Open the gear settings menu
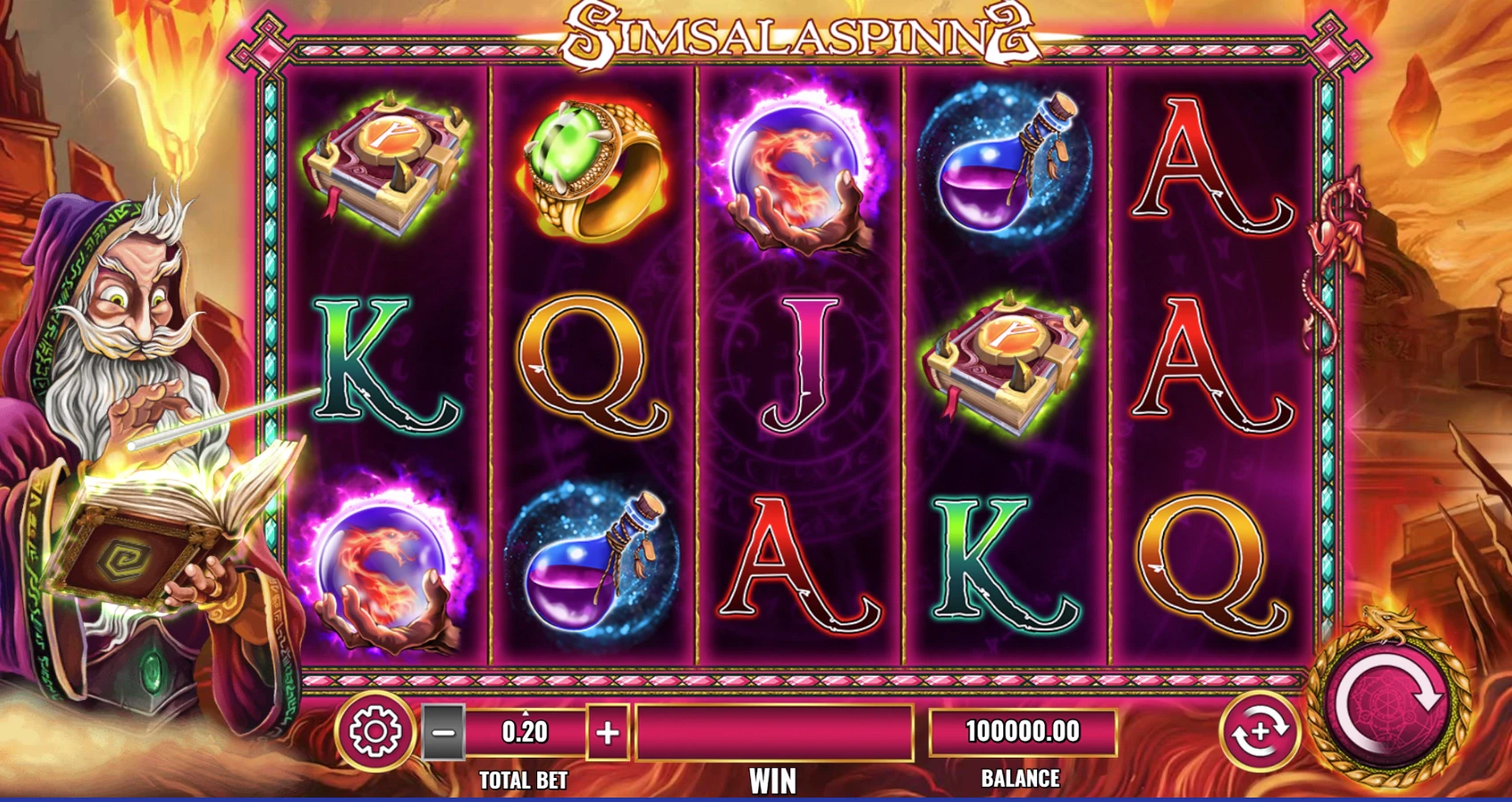 (375, 731)
